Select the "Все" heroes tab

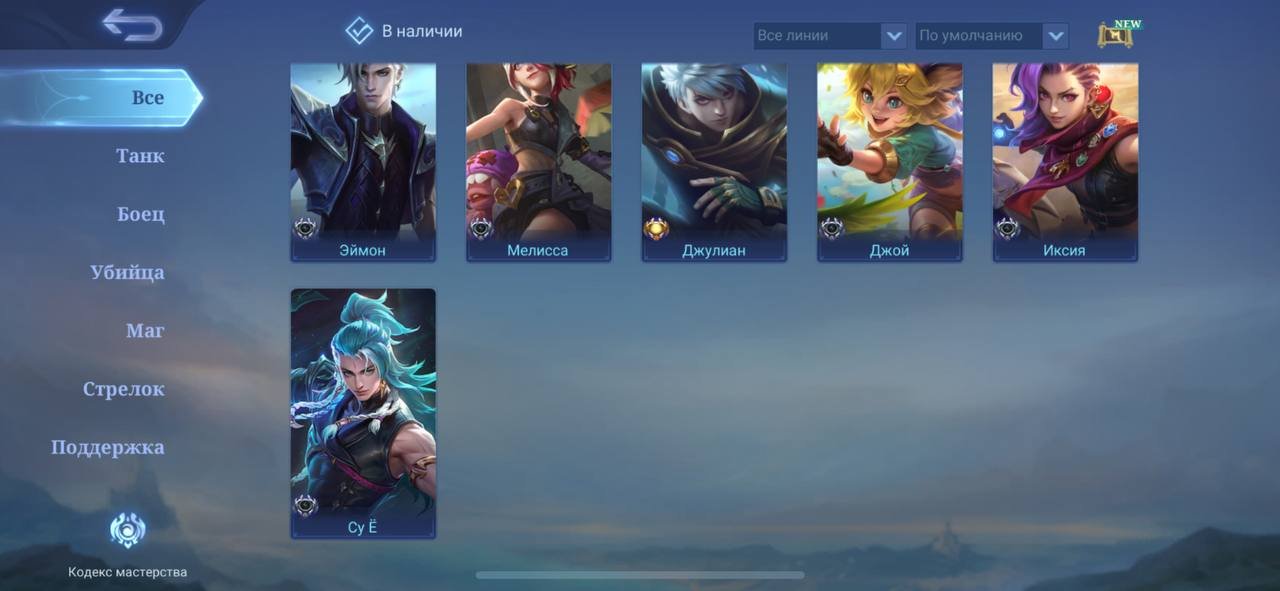click(x=147, y=98)
